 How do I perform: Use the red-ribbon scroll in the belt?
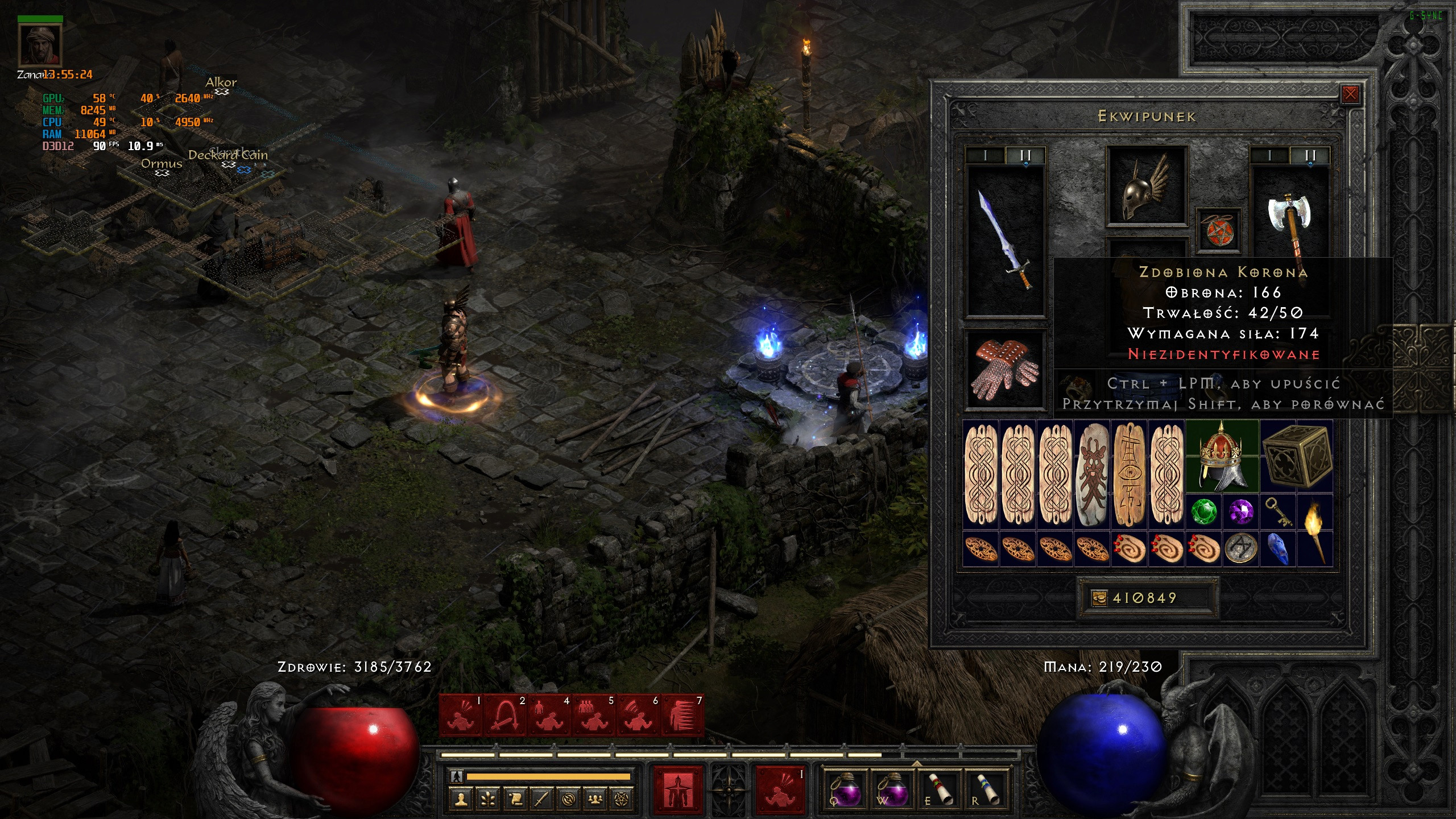tap(939, 788)
